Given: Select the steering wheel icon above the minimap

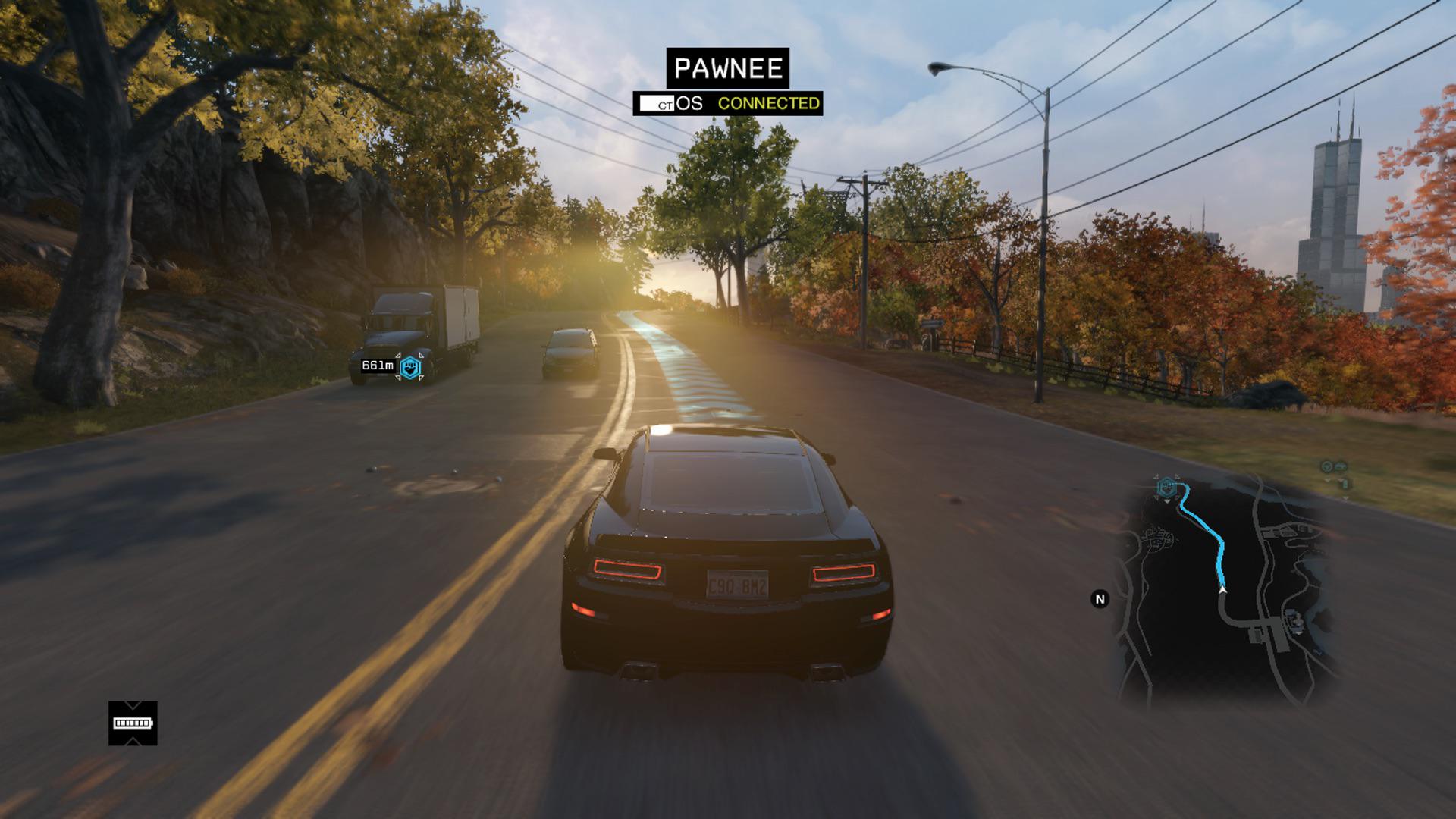Looking at the screenshot, I should point(1326,466).
